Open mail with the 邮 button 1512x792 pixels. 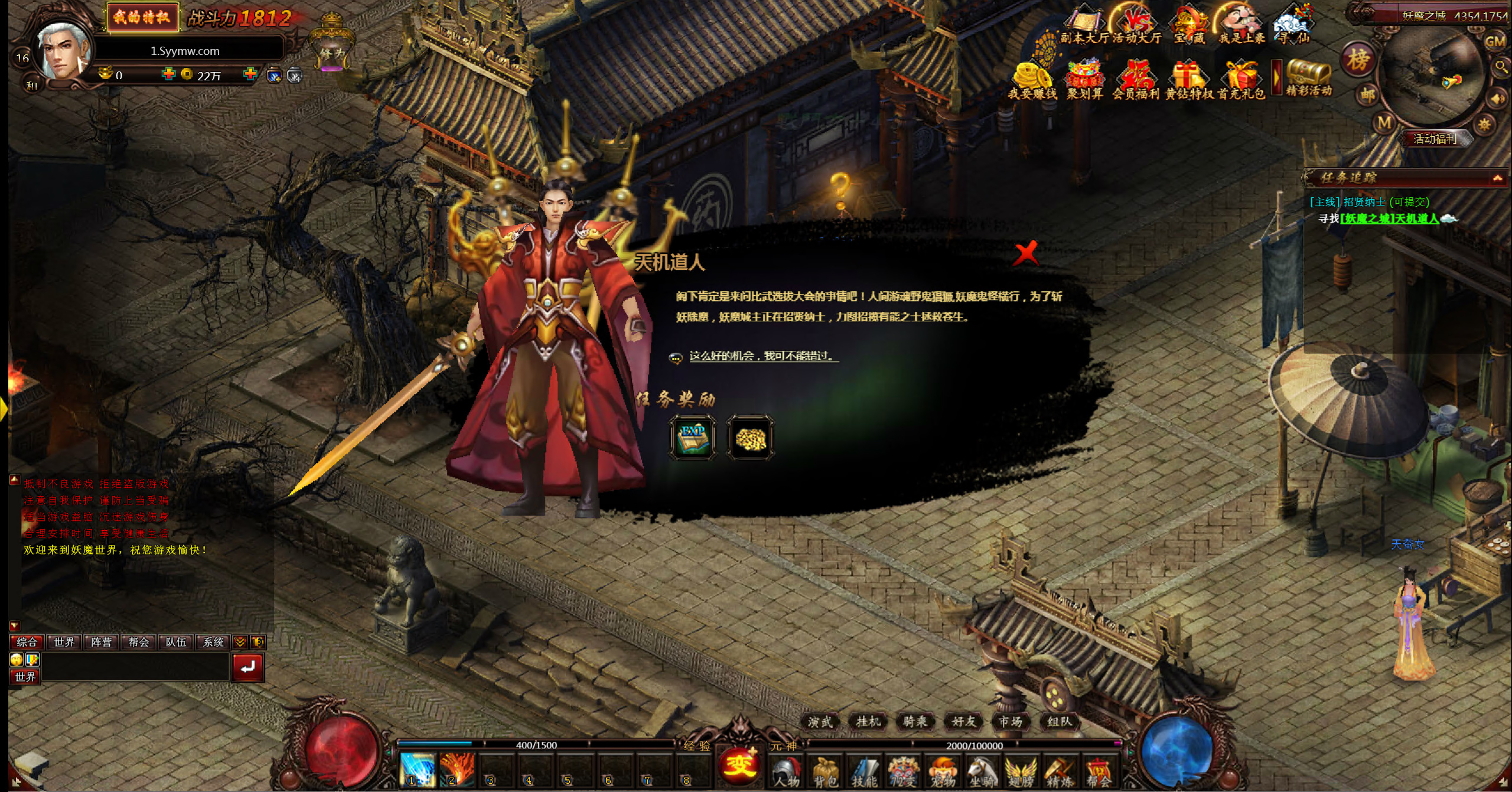(1368, 94)
